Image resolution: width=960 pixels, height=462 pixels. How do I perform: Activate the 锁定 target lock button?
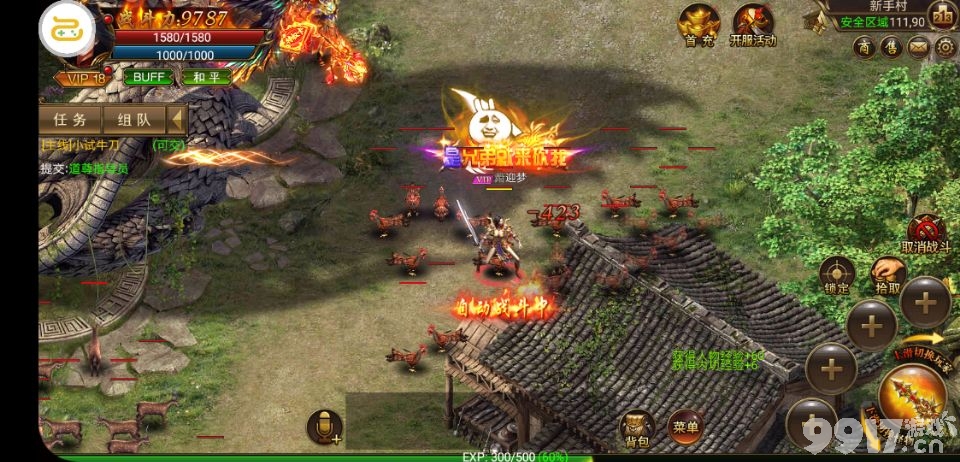pos(837,275)
